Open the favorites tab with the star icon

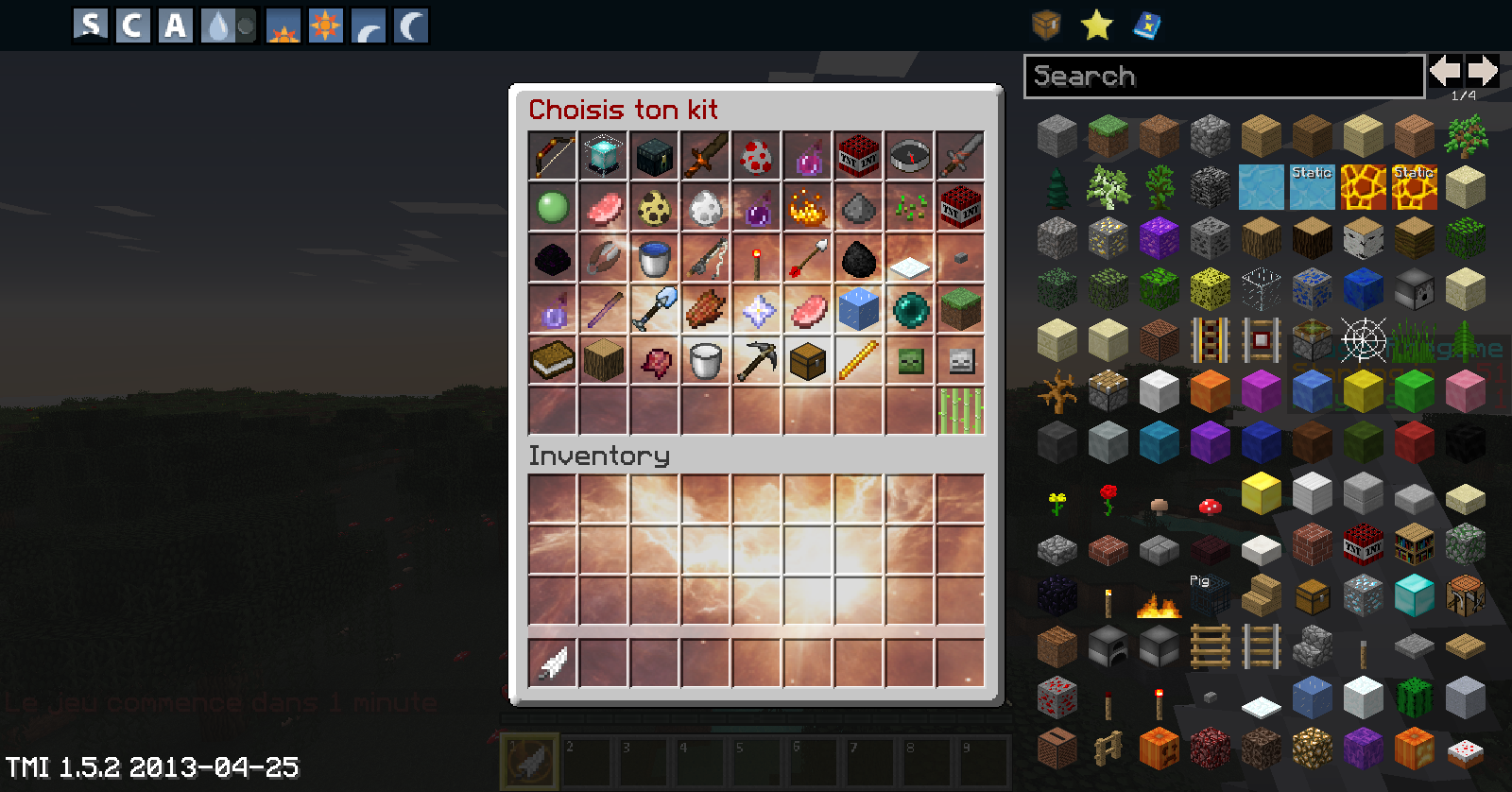tap(1096, 26)
